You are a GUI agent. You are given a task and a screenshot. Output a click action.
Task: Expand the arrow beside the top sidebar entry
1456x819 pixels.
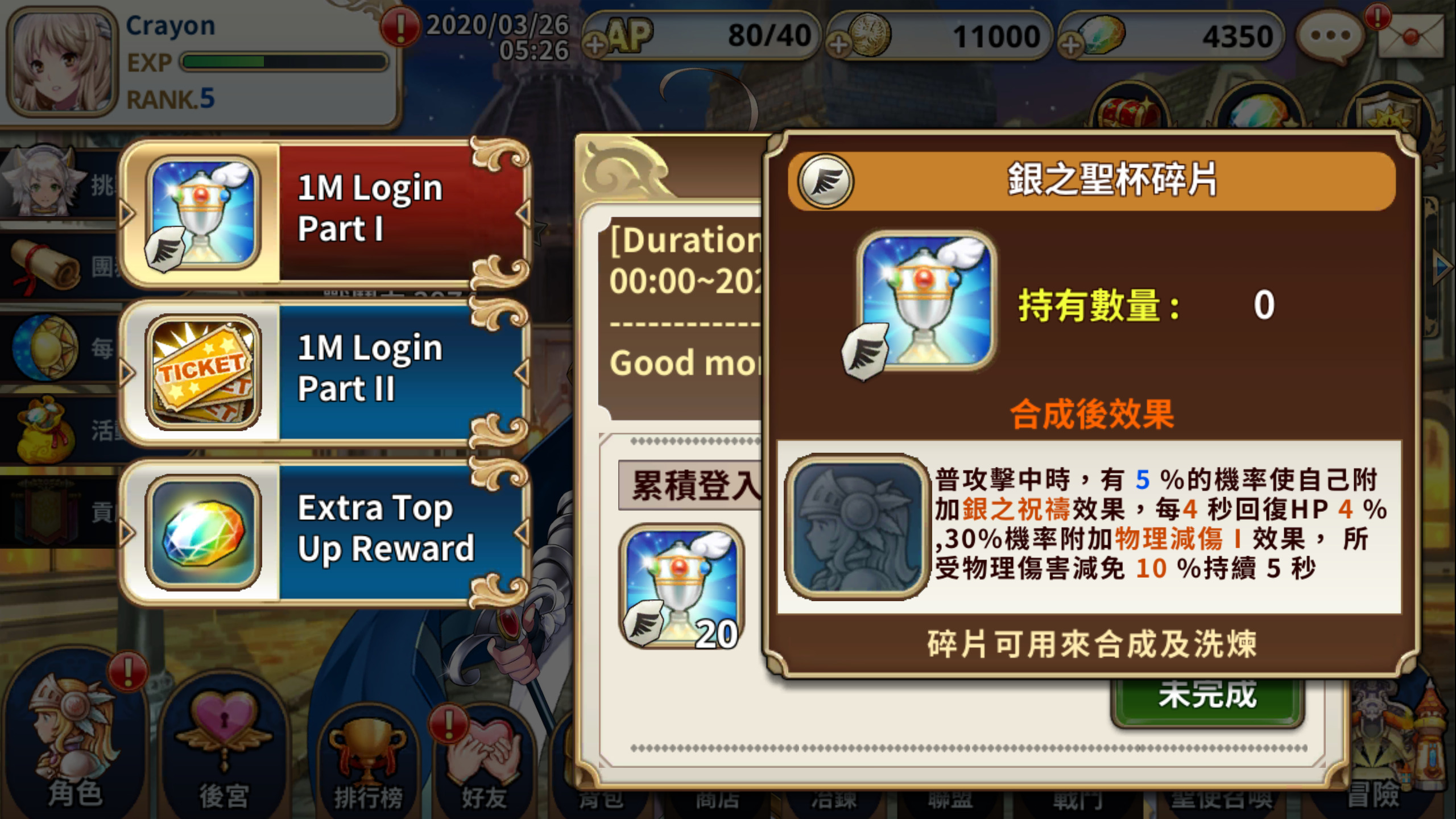126,213
